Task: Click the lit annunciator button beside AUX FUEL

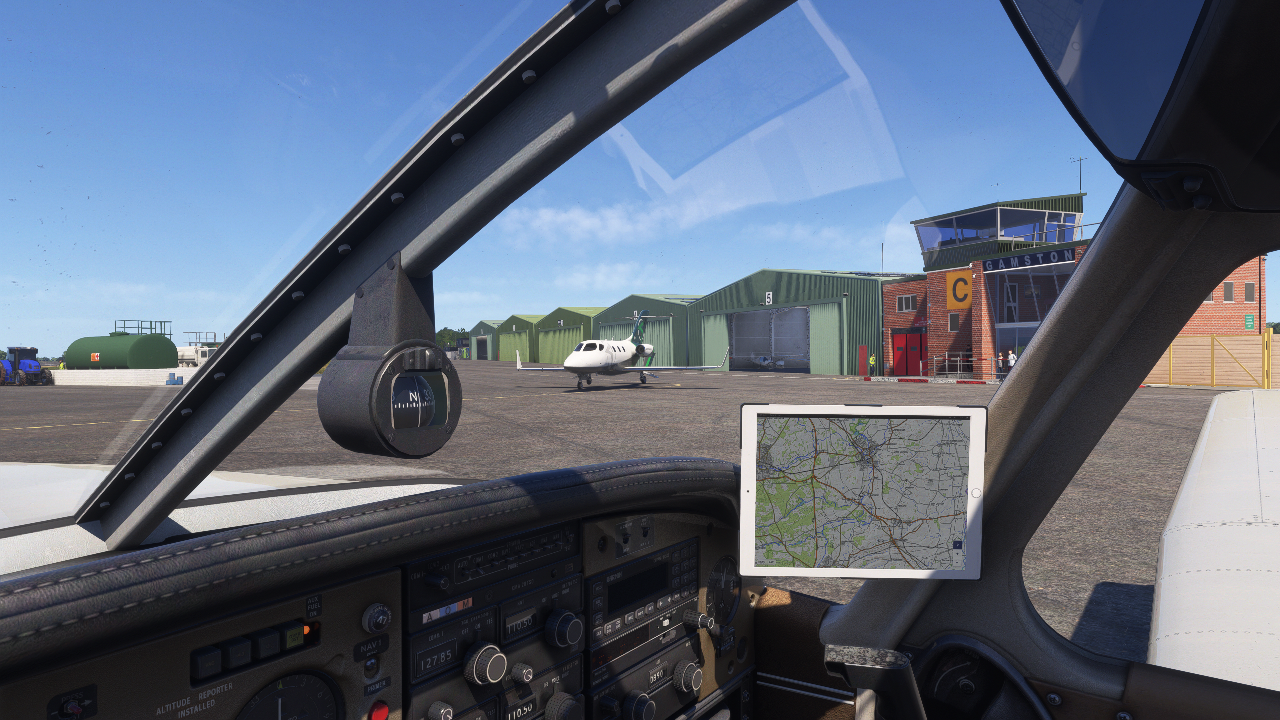Action: click(x=296, y=636)
